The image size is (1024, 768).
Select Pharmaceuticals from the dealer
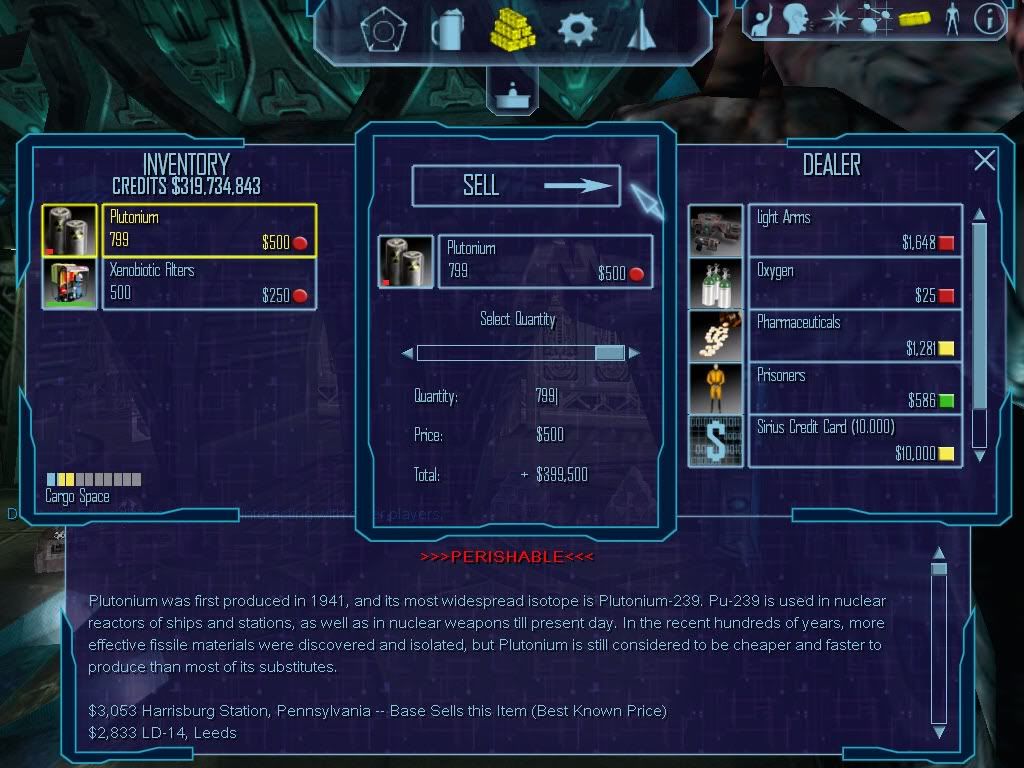pos(854,336)
